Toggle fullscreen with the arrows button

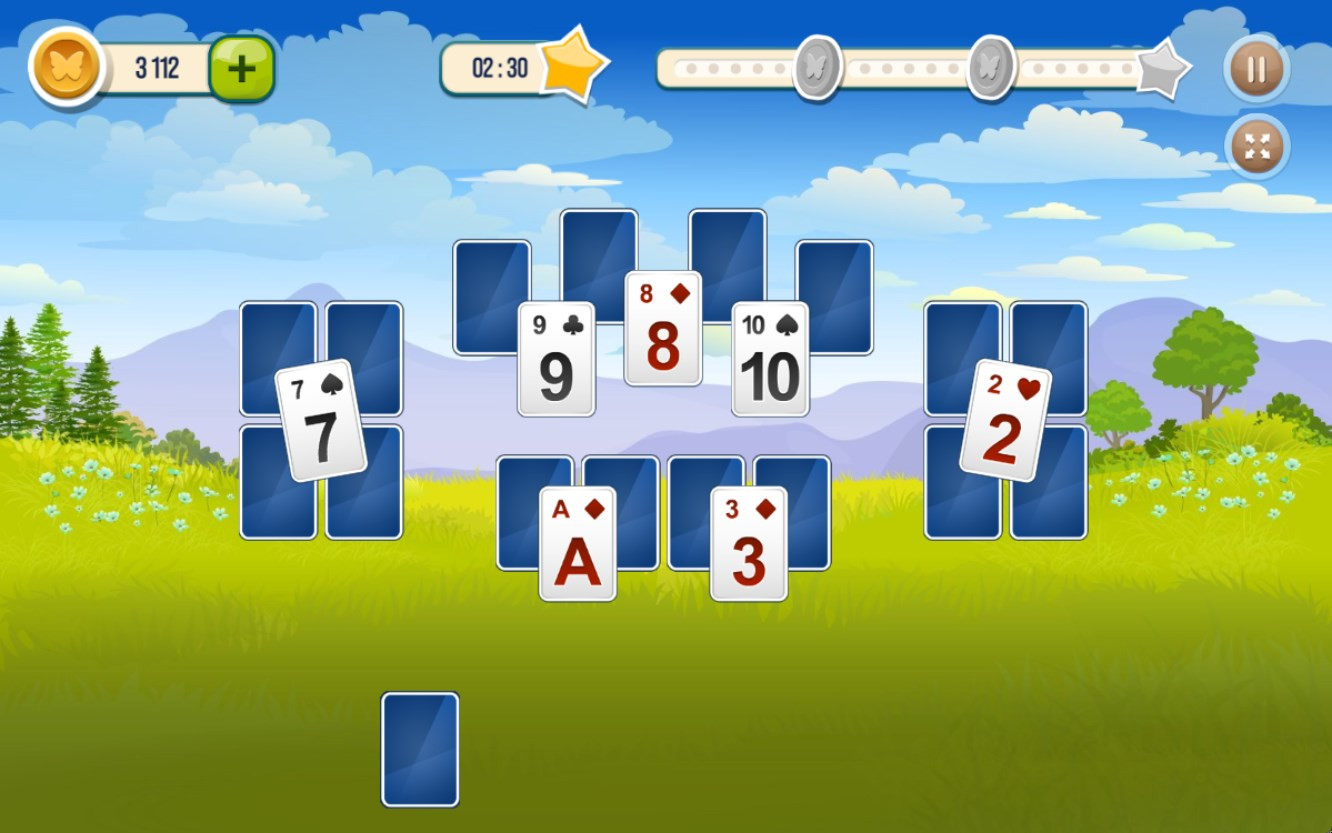1256,147
